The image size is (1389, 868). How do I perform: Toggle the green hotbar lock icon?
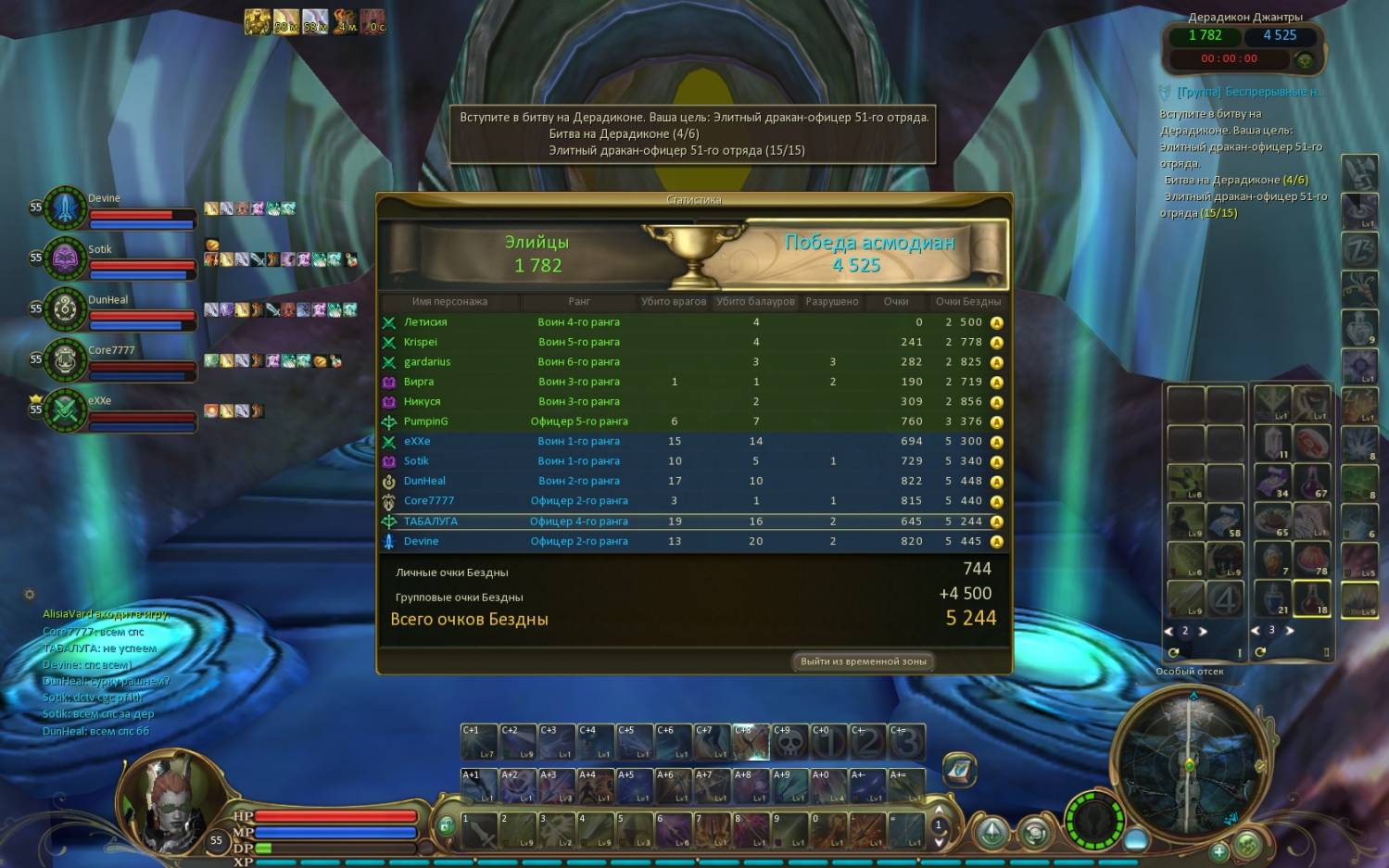(446, 825)
